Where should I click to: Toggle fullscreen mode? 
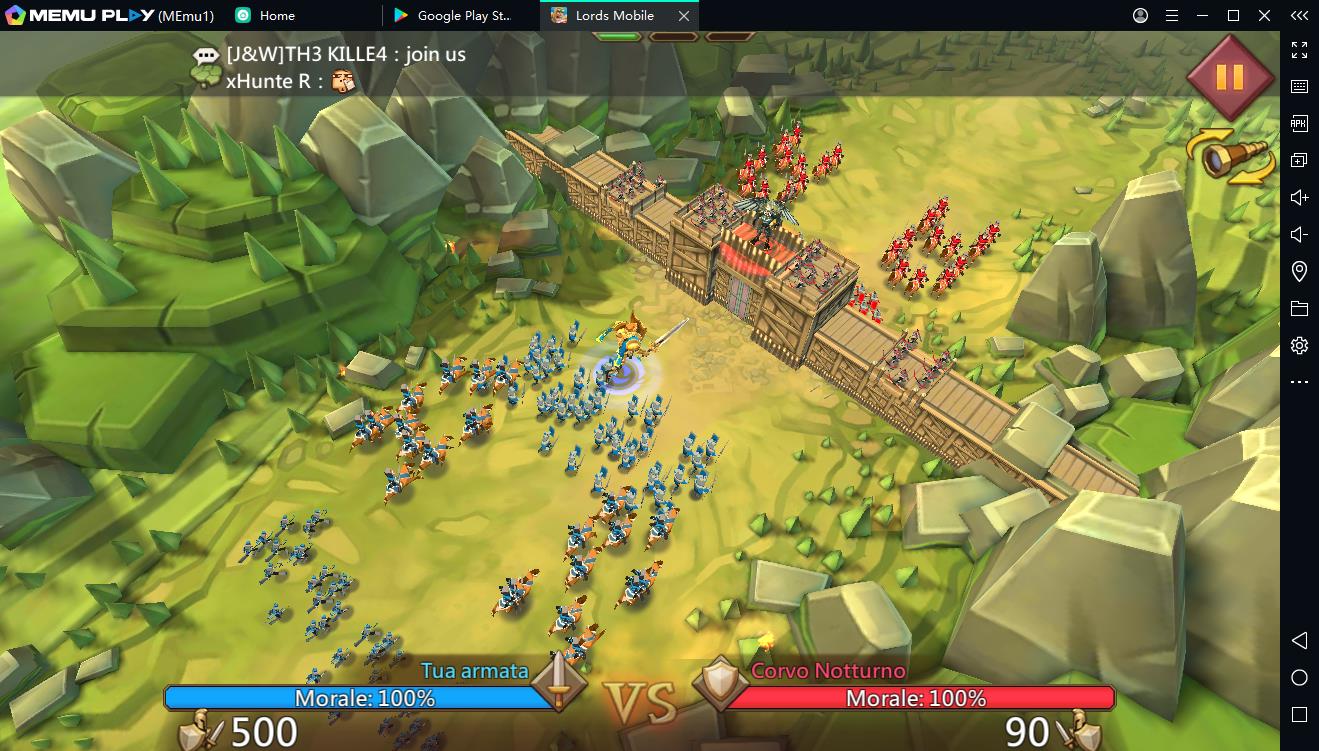click(x=1300, y=50)
